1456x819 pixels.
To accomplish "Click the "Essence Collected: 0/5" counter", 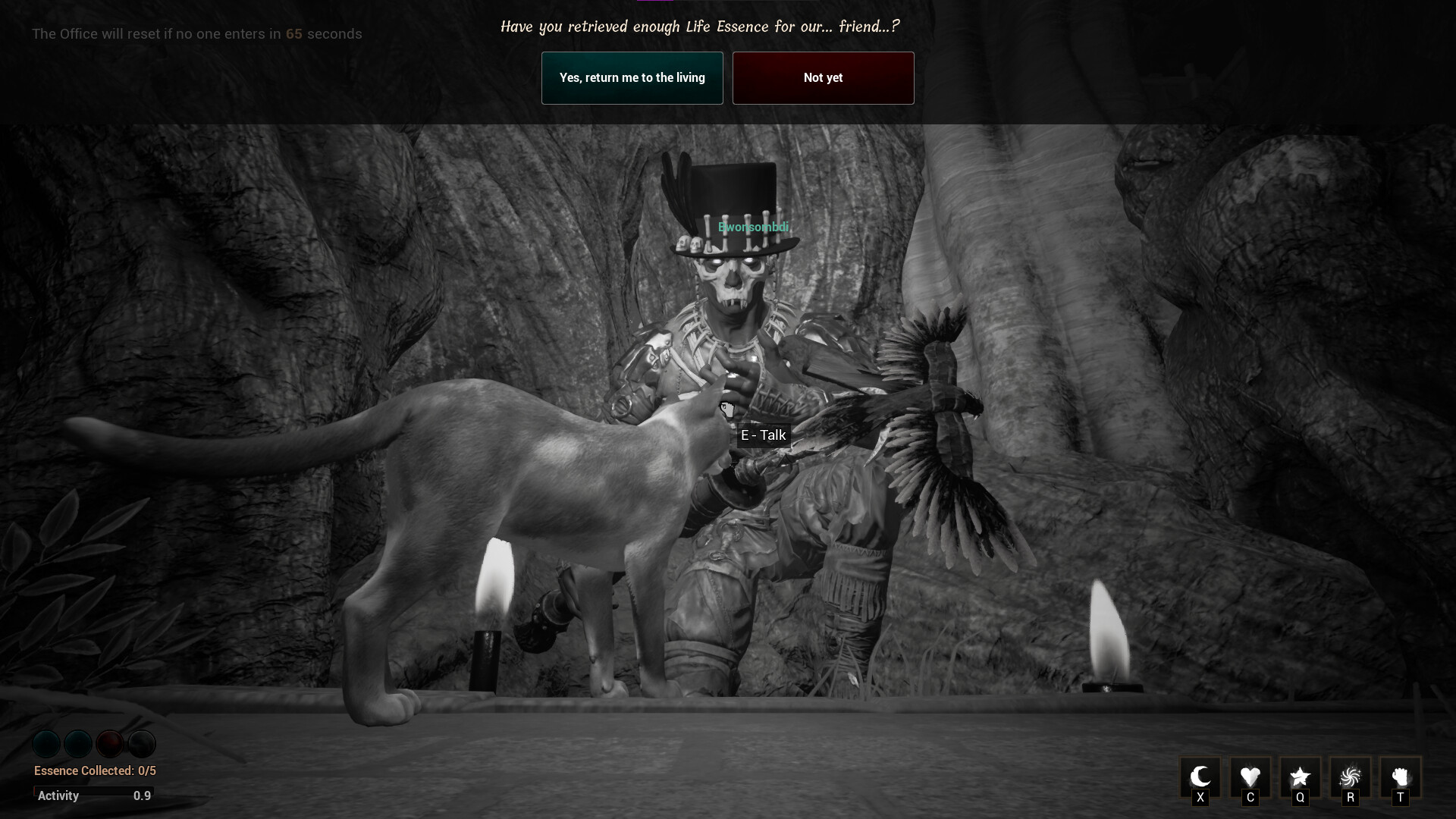I will coord(94,770).
